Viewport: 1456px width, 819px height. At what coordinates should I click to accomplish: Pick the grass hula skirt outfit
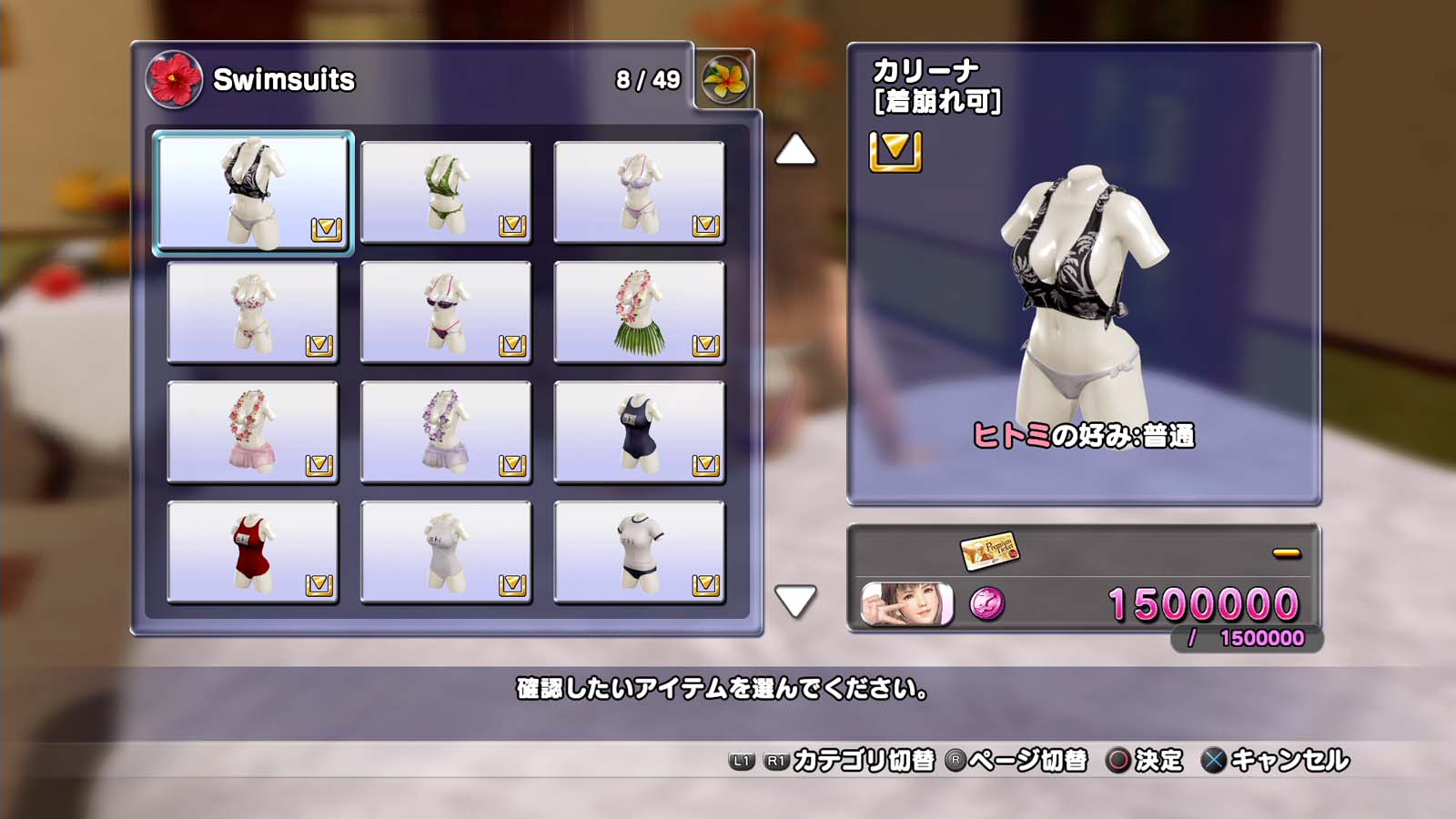[639, 312]
